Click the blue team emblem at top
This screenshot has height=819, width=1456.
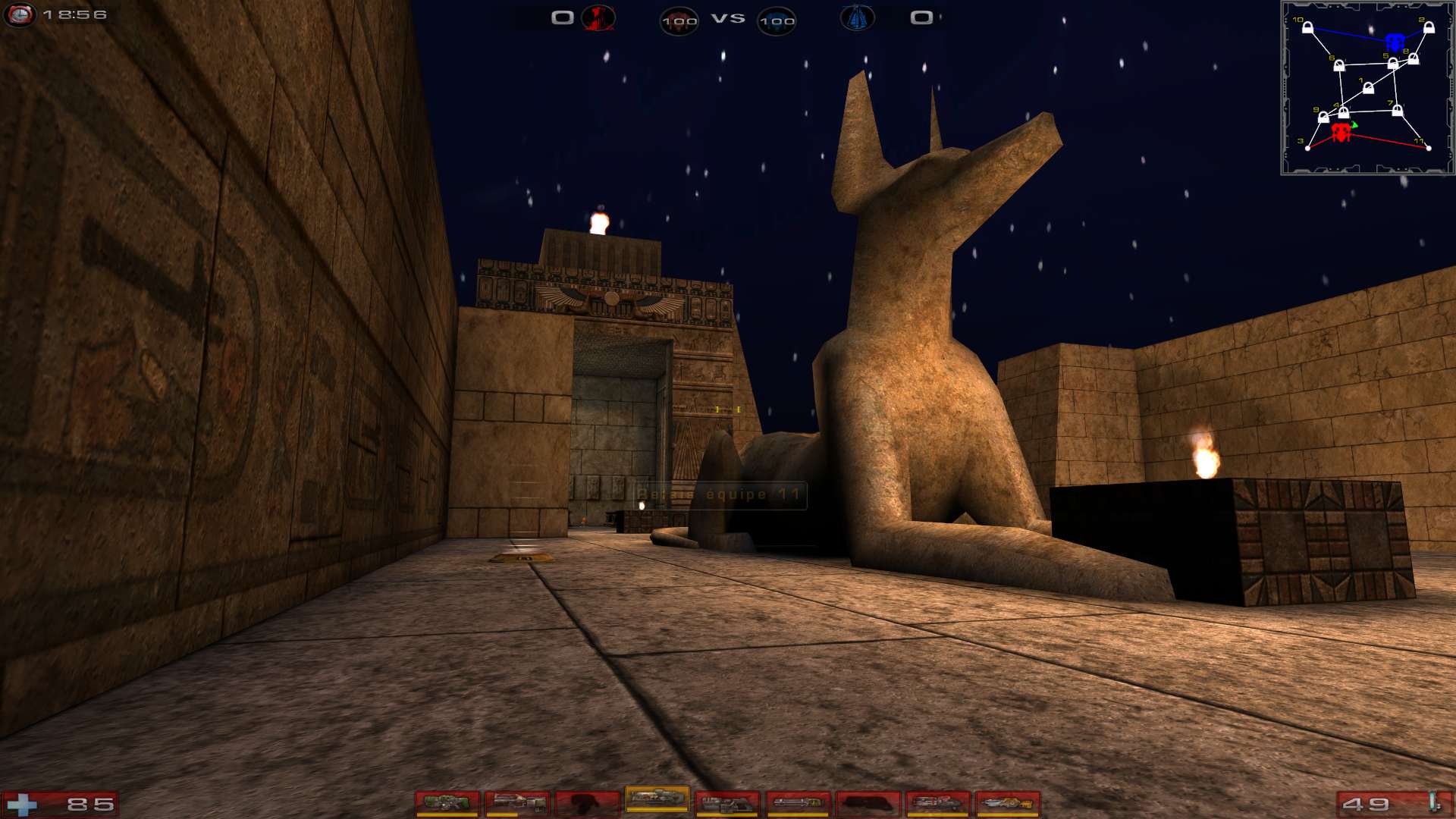857,17
